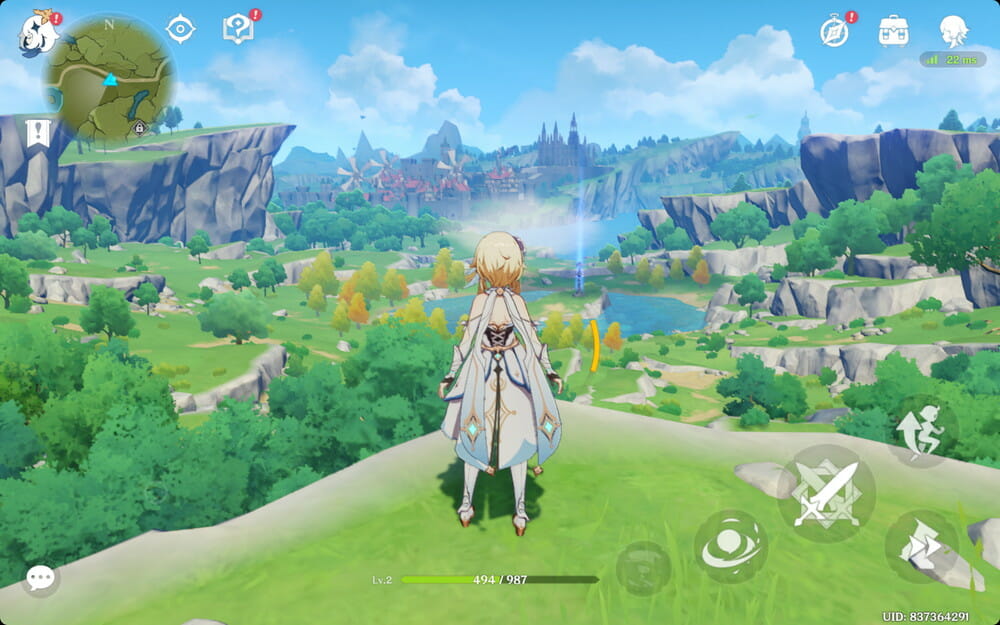The image size is (1000, 625).
Task: Tap the dimmed elemental burst button
Action: pos(644,568)
